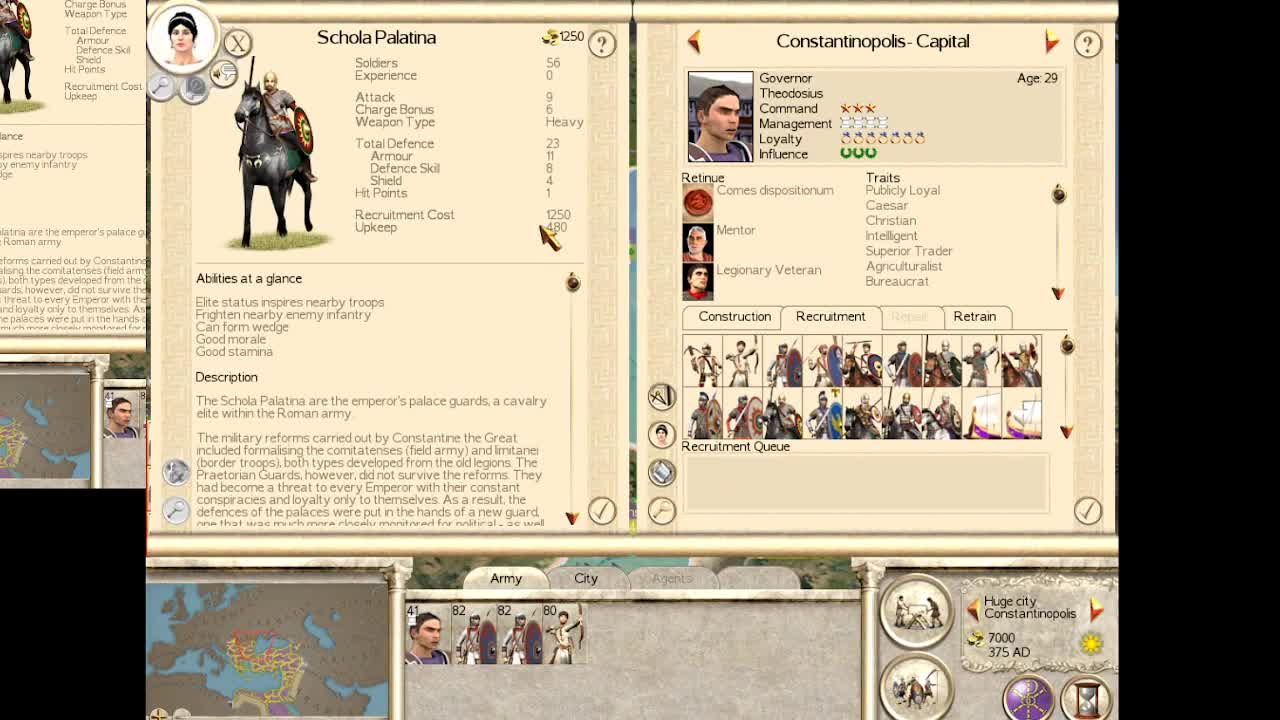Open the construction scroll via drafting tools icon
Screen dimensions: 1280x720
(x=661, y=398)
